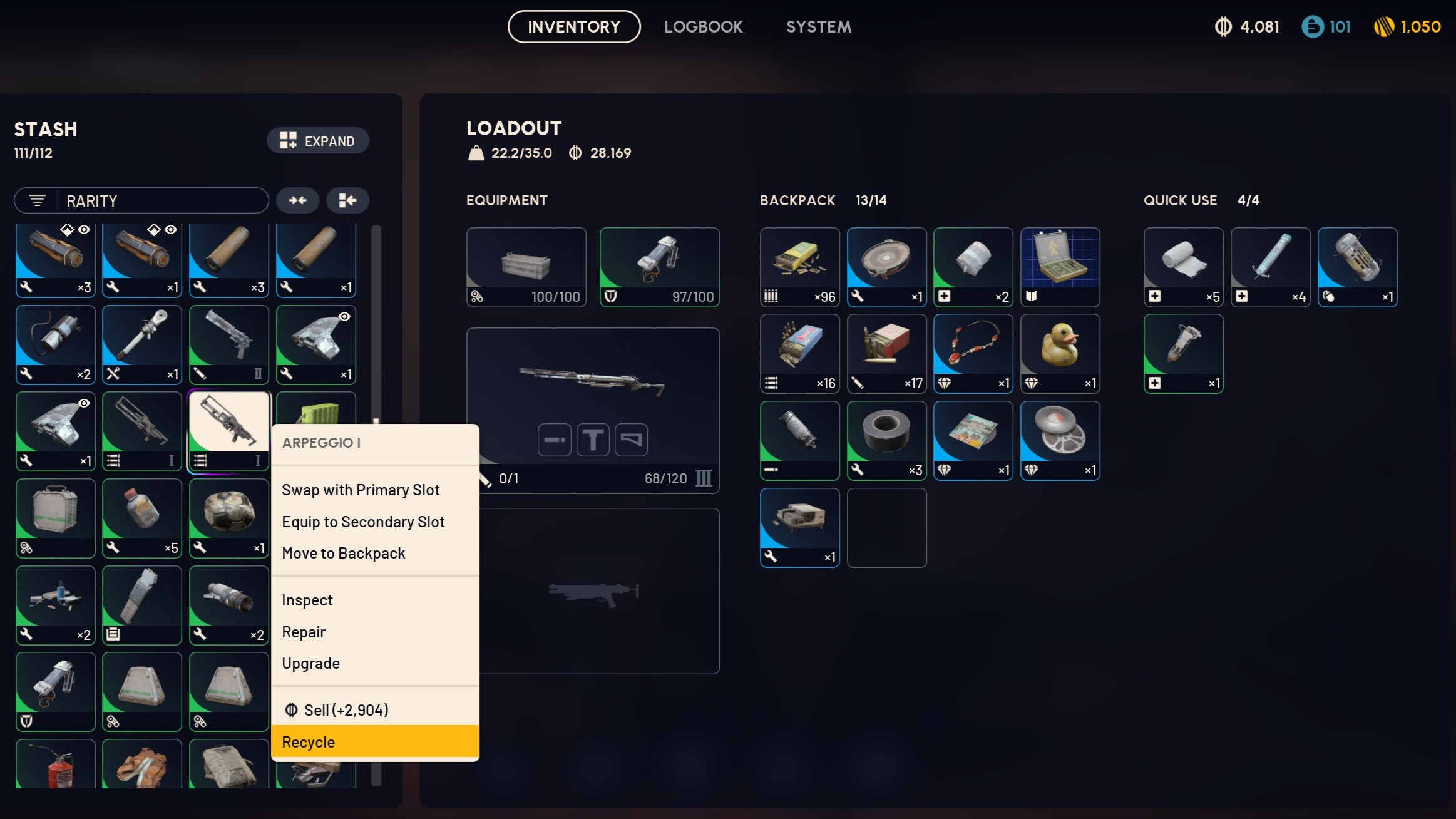Screen dimensions: 1456x819
Task: Click the T-shaped attachment slot icon beneath the rifle
Action: point(592,440)
